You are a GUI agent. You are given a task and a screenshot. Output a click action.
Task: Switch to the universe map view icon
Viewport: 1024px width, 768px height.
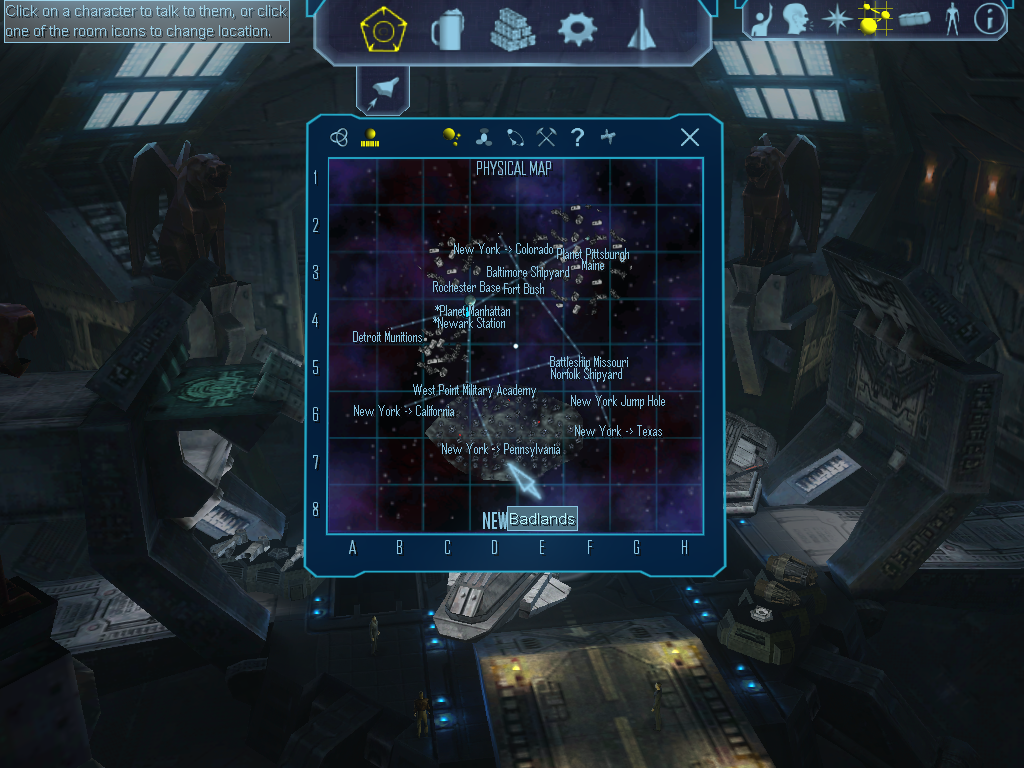coord(339,138)
